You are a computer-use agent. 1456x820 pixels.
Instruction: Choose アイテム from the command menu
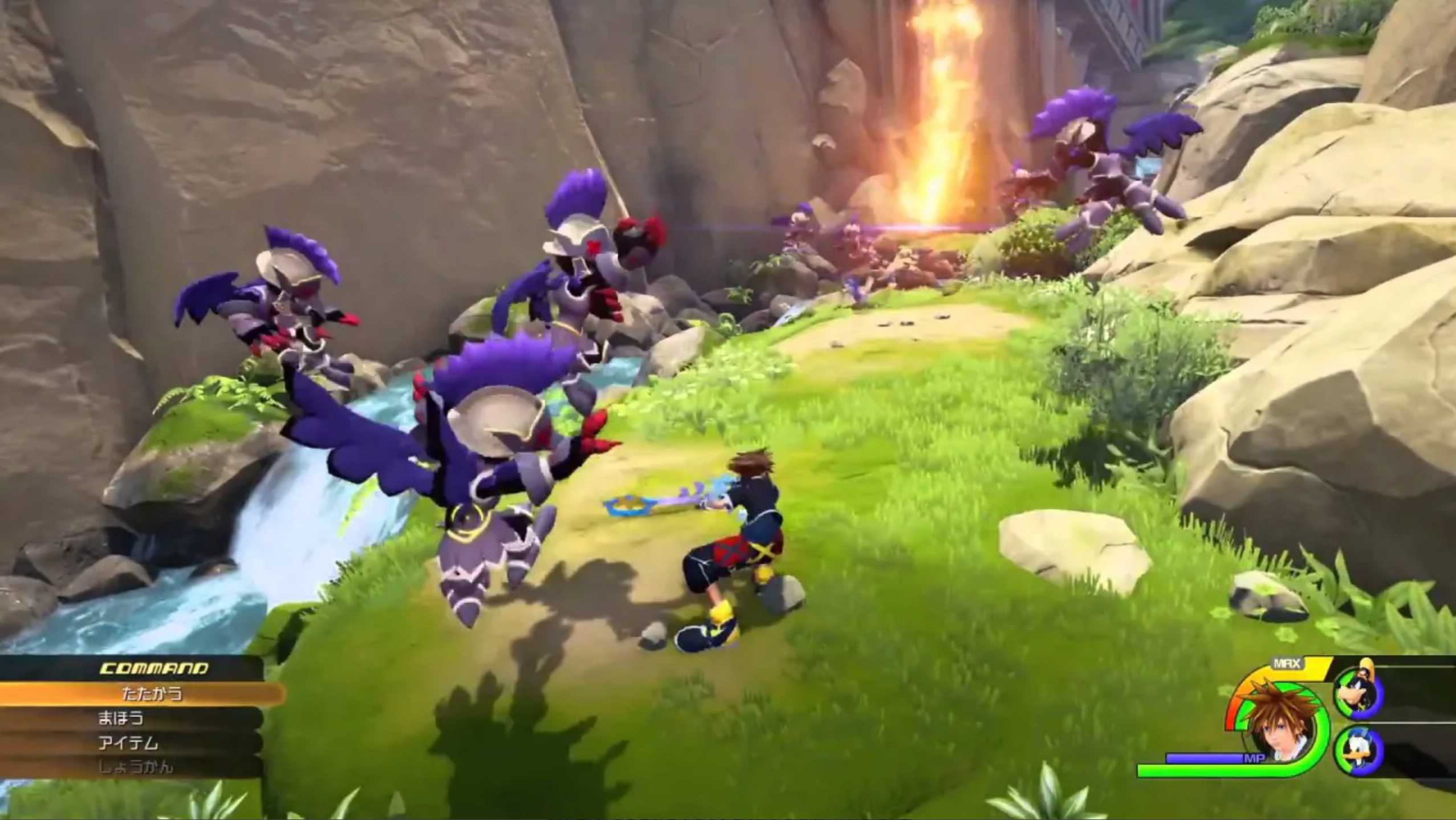(x=128, y=744)
